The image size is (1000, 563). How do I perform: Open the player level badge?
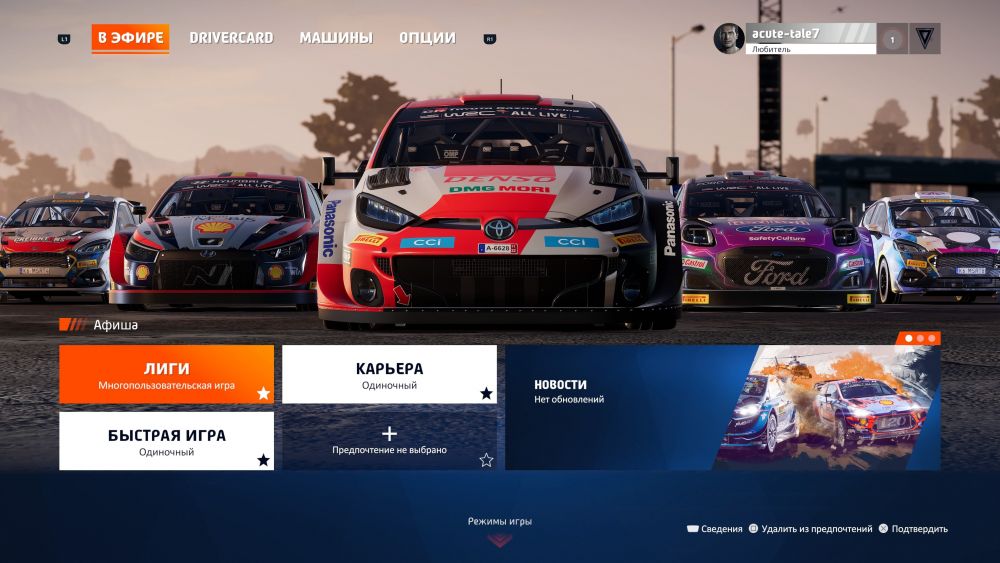(x=892, y=39)
